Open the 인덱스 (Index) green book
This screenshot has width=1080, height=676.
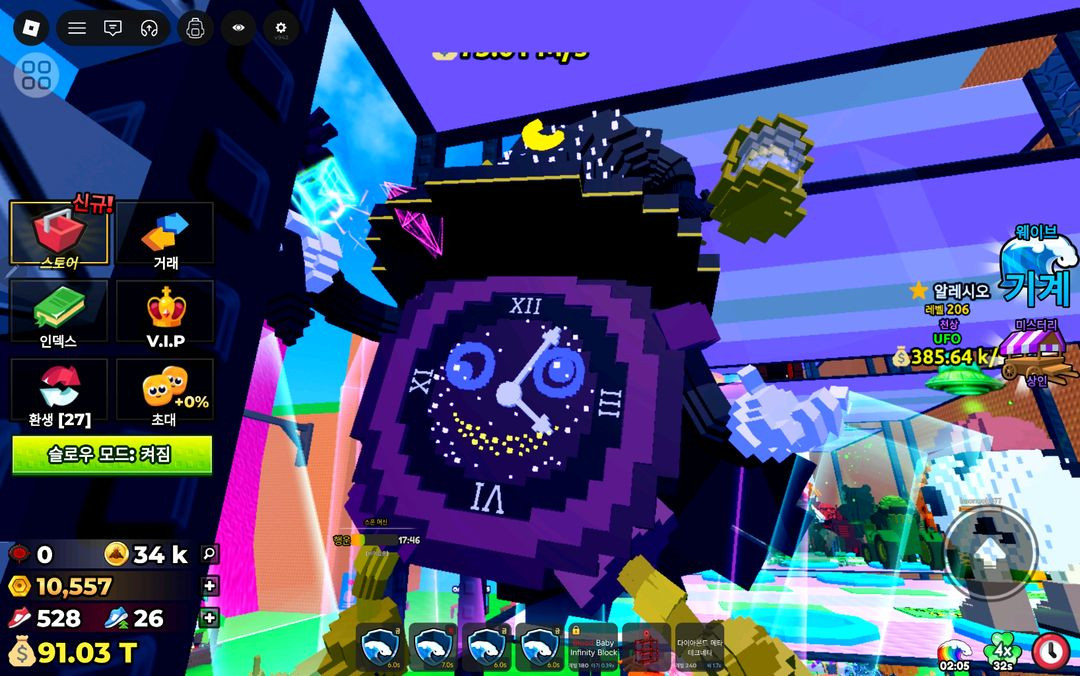pyautogui.click(x=59, y=311)
